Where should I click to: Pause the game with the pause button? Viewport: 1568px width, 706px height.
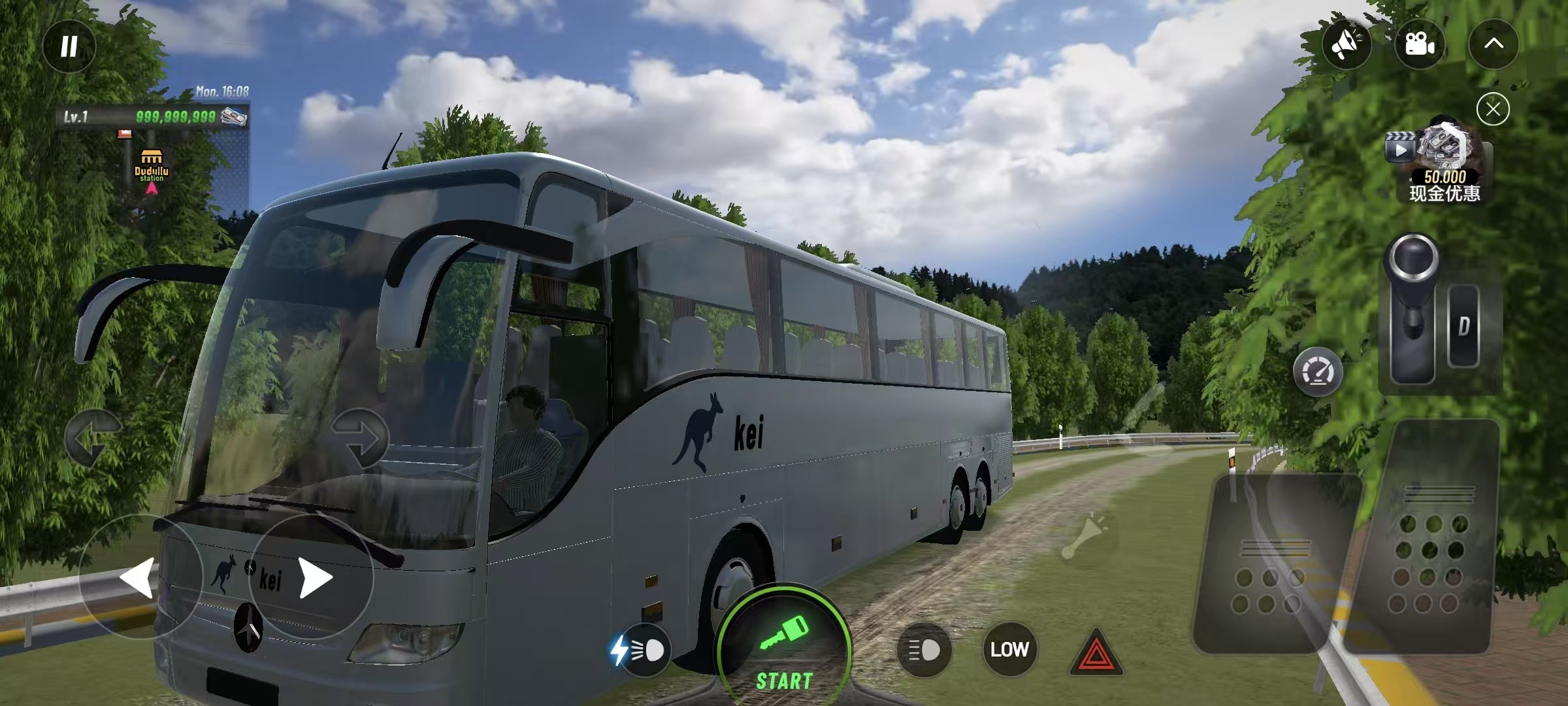point(69,46)
